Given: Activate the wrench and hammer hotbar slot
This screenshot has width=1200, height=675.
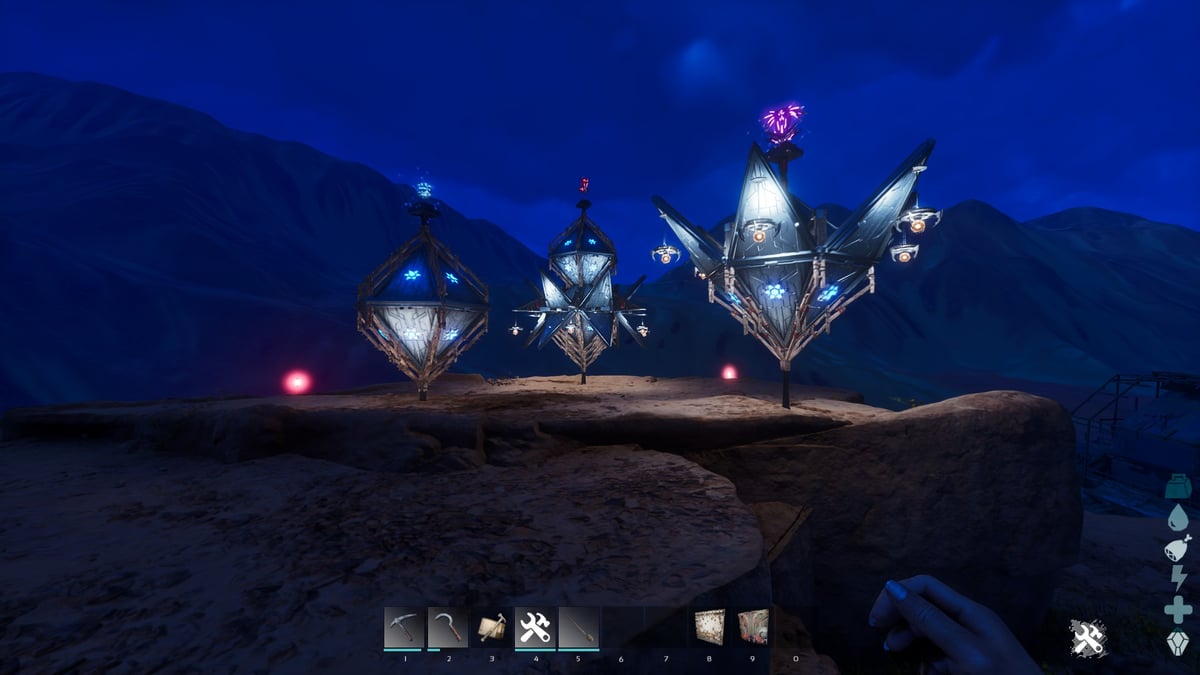Looking at the screenshot, I should pos(535,628).
